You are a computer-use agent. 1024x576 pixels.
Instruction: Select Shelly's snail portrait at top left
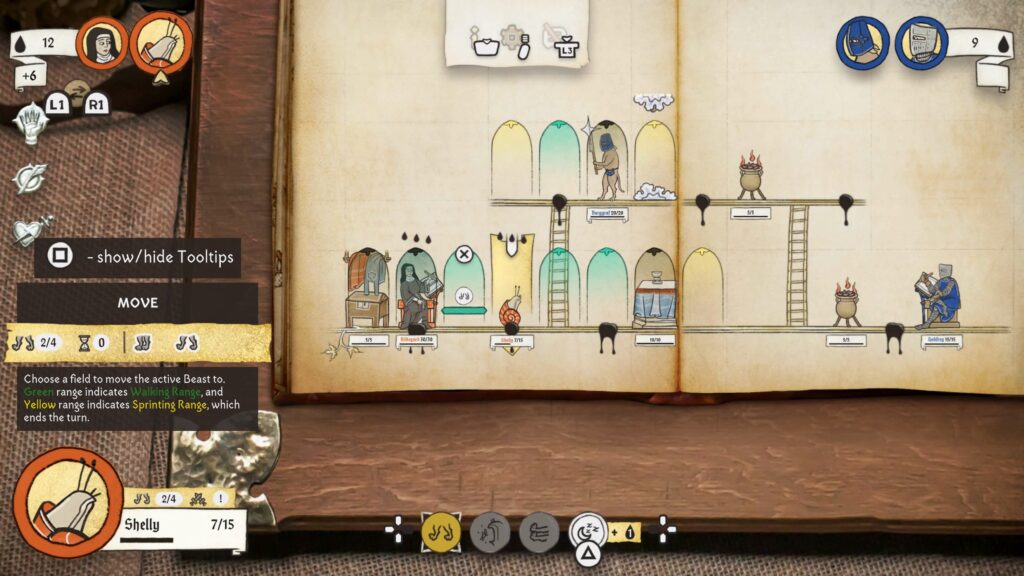161,43
